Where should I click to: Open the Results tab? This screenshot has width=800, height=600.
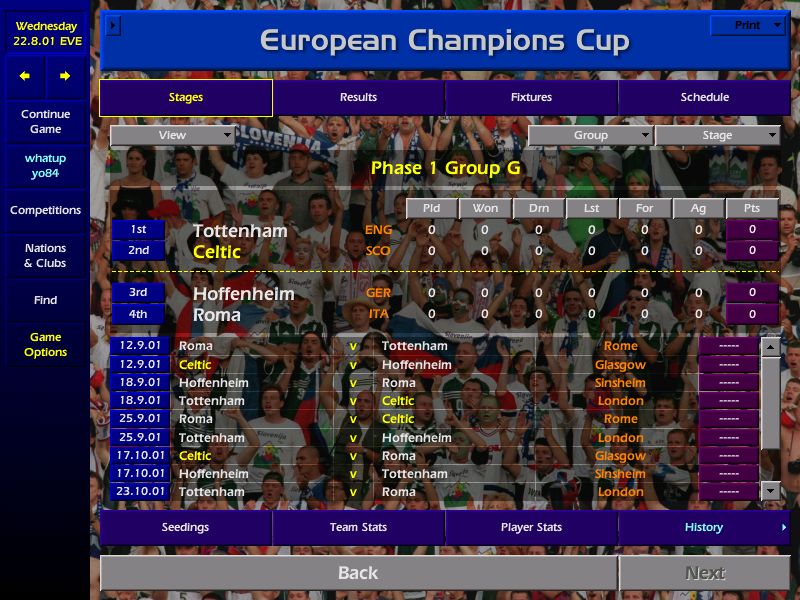click(x=358, y=97)
